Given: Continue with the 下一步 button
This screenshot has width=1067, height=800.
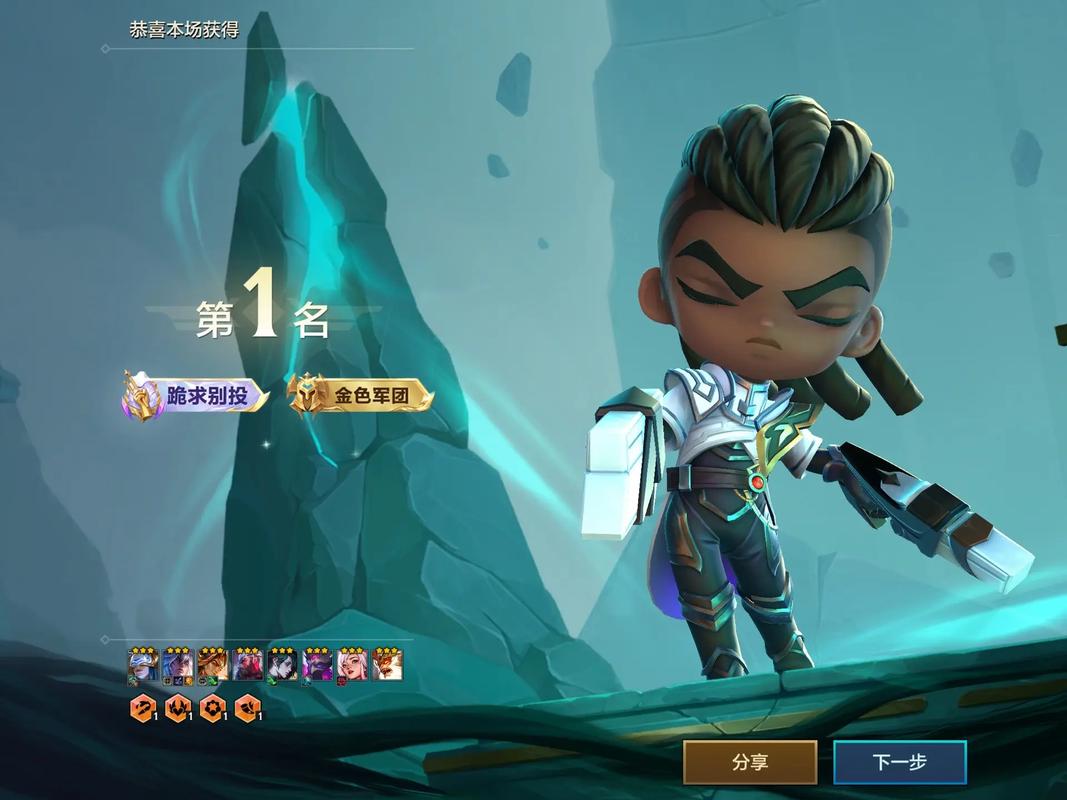Looking at the screenshot, I should [x=900, y=762].
